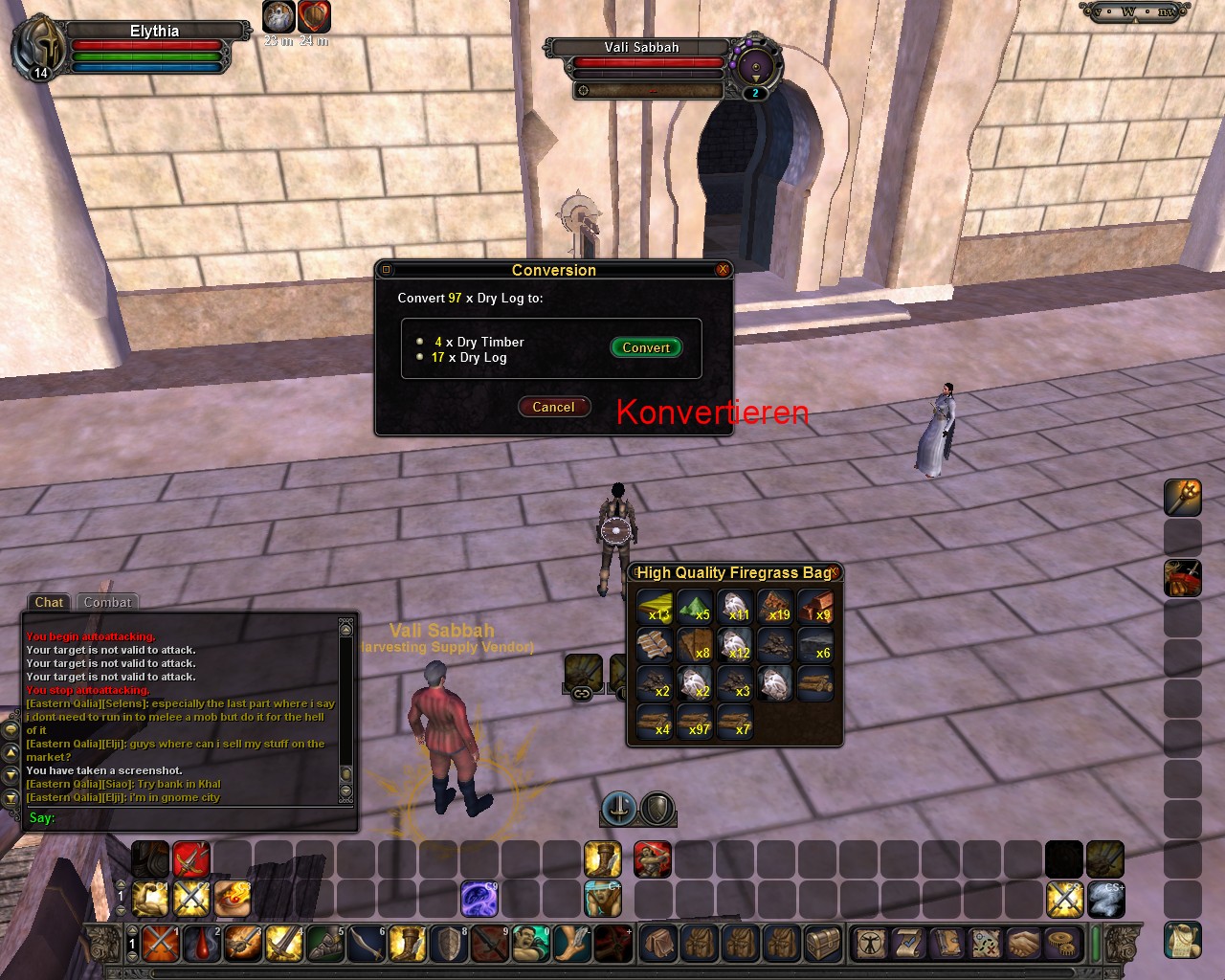Select the copper ingot stack x9

(x=815, y=606)
